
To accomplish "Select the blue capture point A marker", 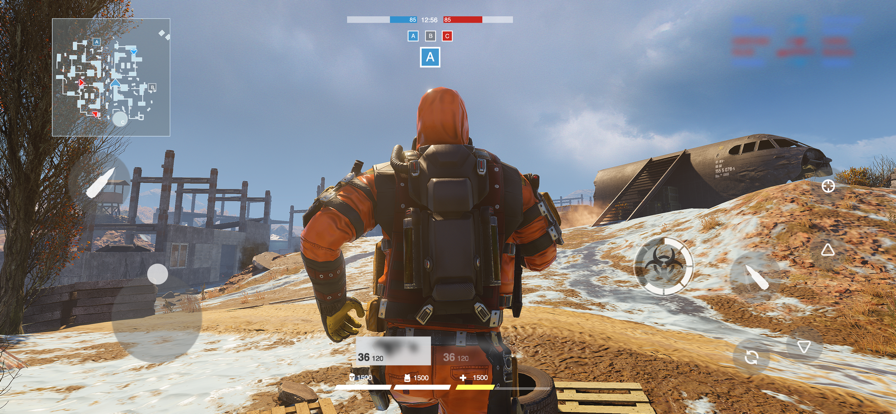I will point(413,36).
